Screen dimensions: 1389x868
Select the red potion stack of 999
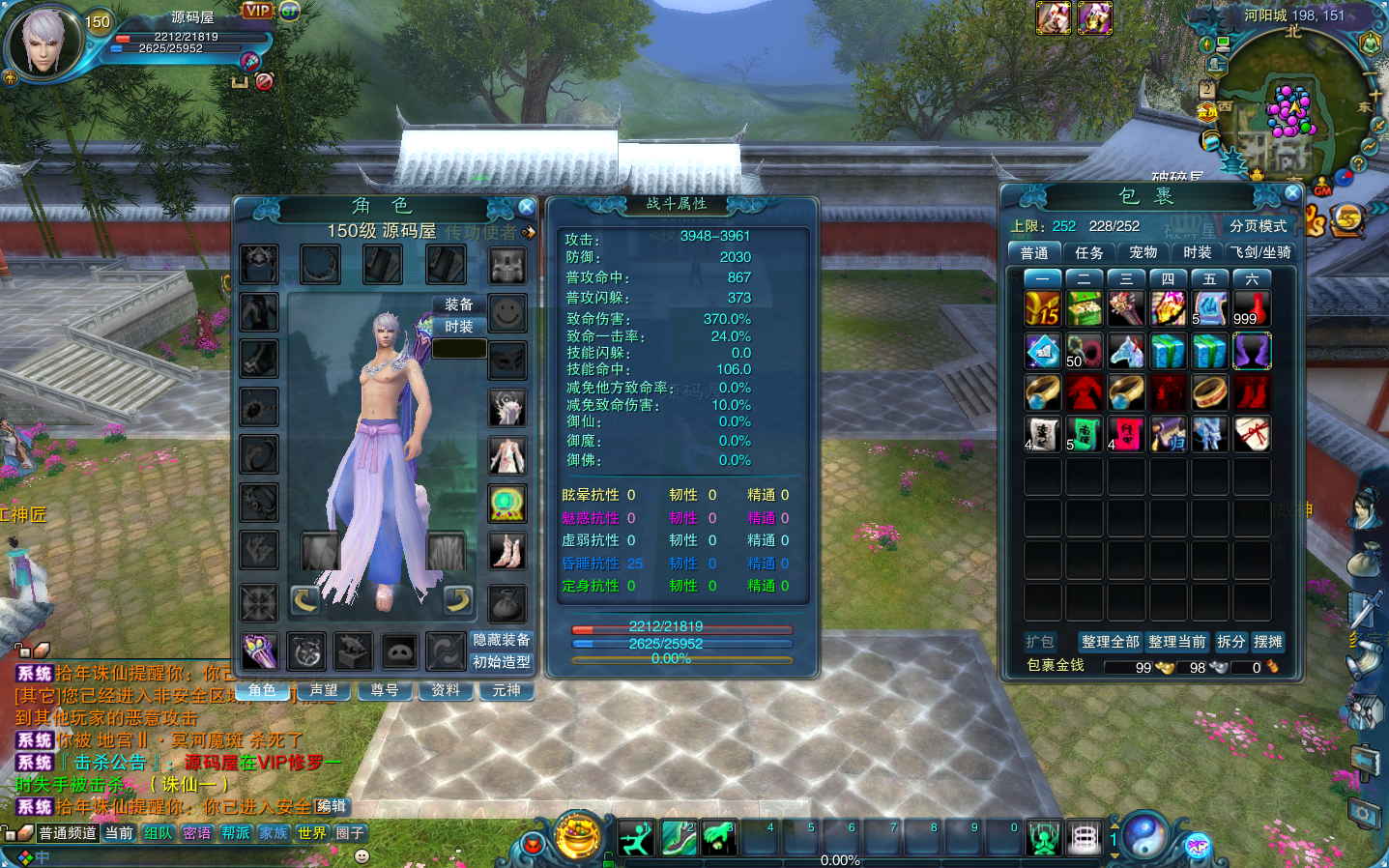pos(1251,309)
